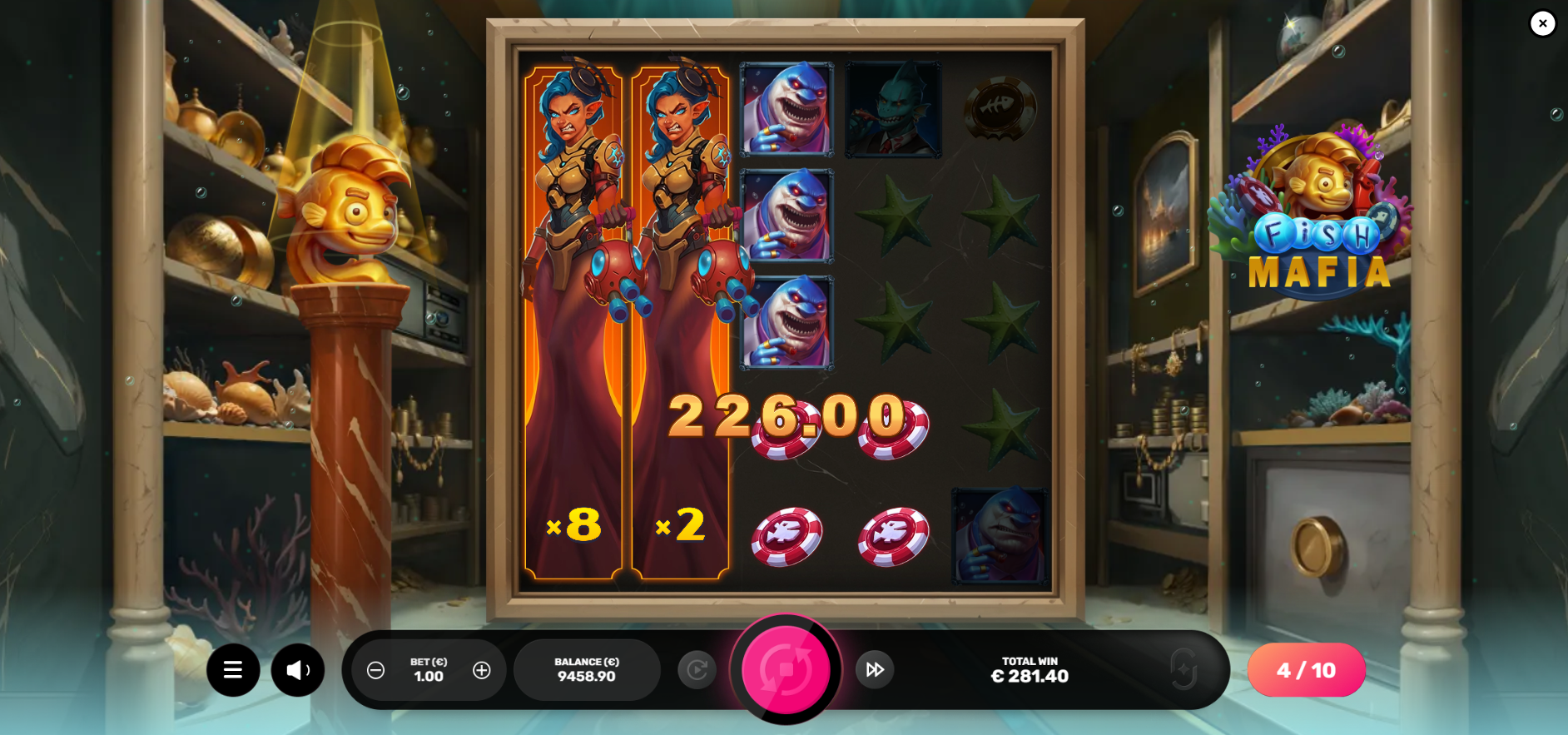This screenshot has width=1568, height=735.
Task: Activate the fast-forward turbo button
Action: tap(875, 669)
